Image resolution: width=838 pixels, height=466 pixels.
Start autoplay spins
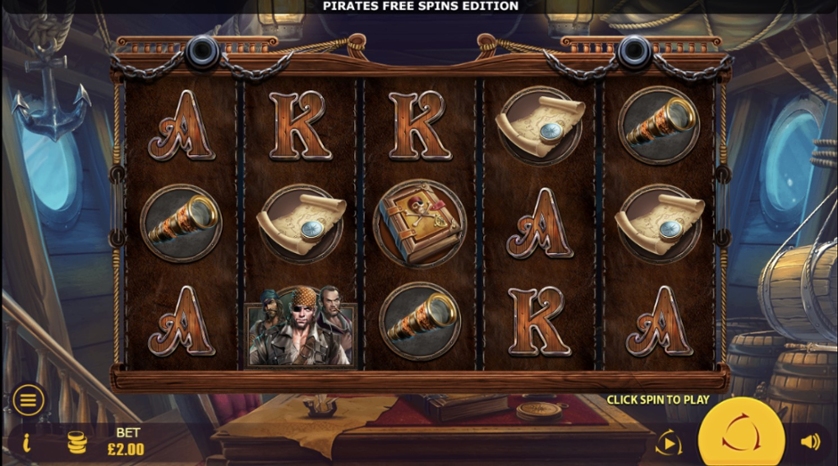coord(668,441)
